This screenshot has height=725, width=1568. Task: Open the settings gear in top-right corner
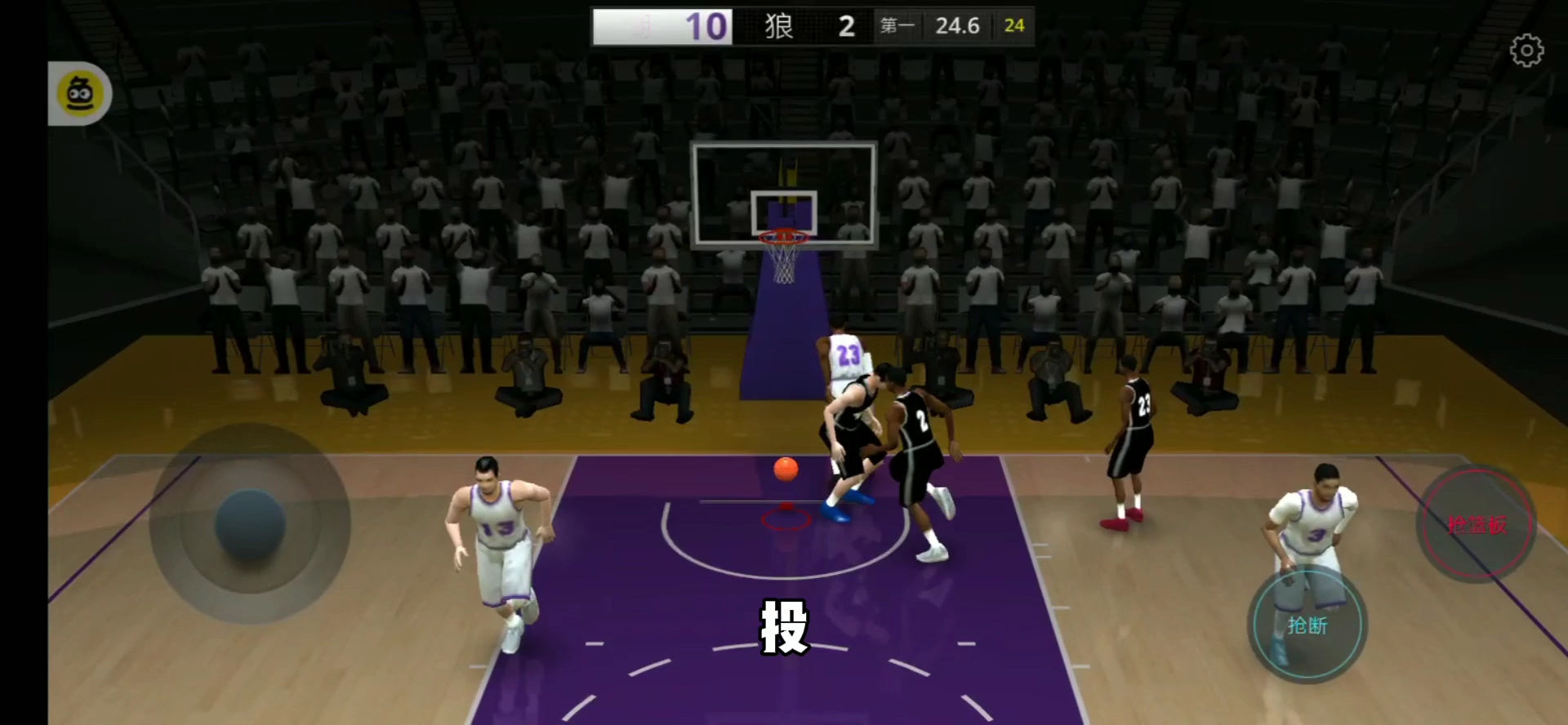(1526, 49)
